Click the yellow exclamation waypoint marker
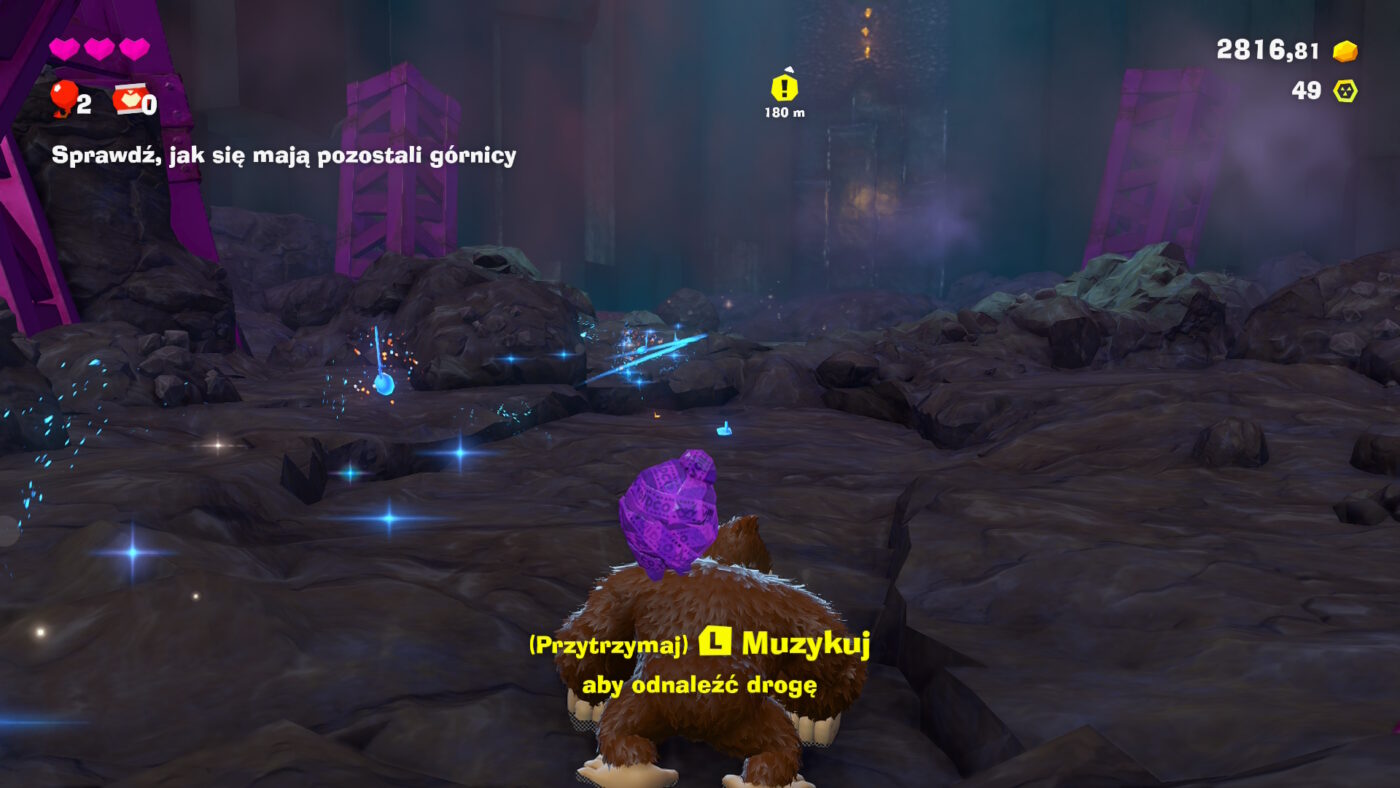1400x788 pixels. [784, 88]
